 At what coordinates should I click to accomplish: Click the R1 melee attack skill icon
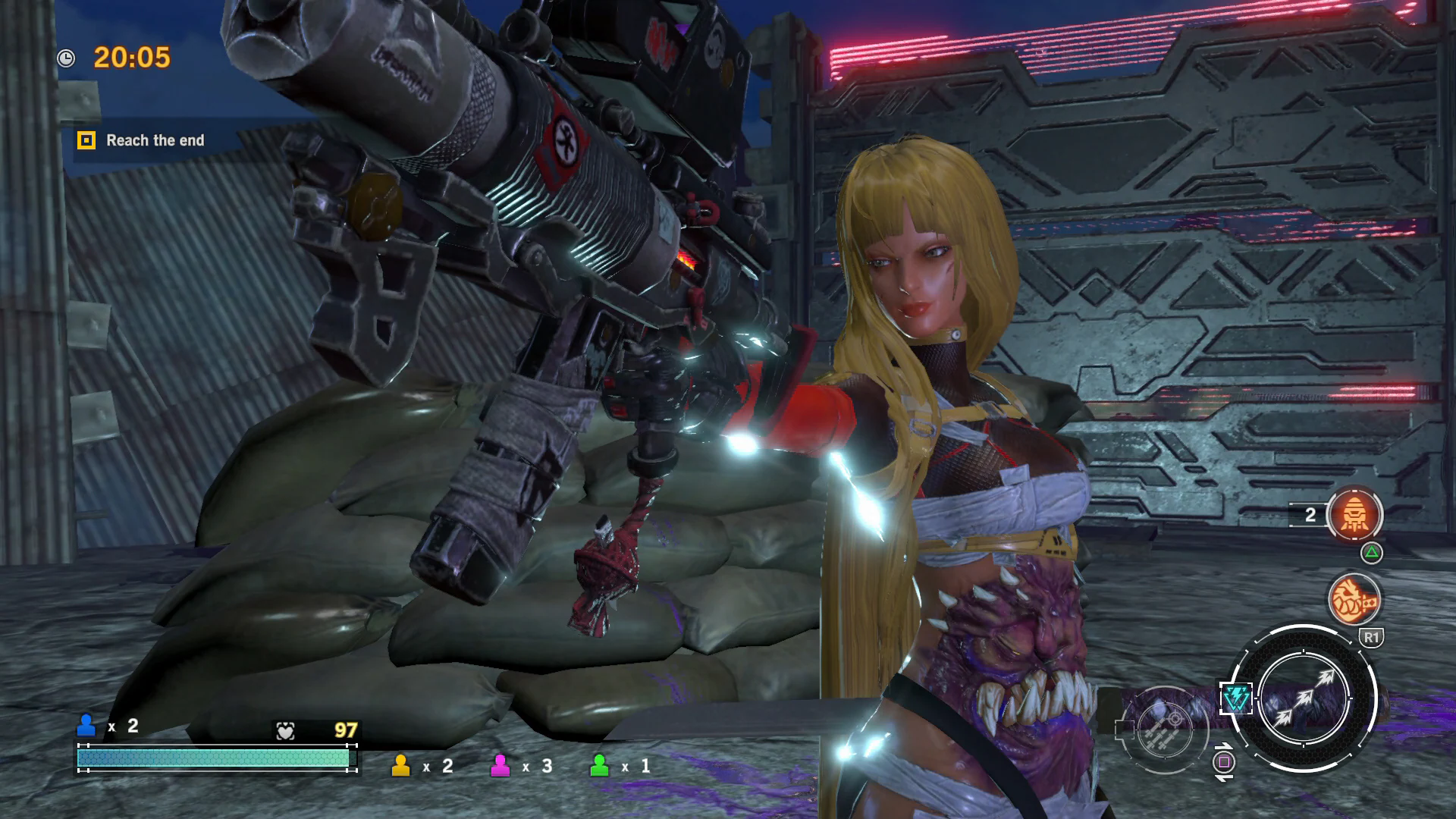[1354, 599]
